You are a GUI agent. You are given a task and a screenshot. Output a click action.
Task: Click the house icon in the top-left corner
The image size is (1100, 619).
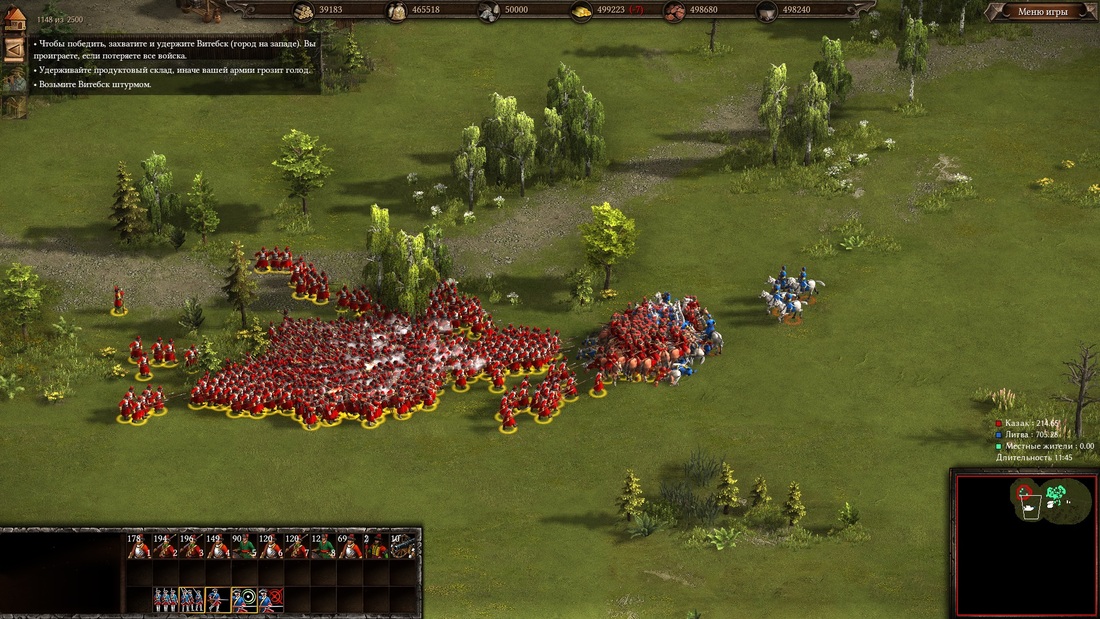(x=14, y=19)
